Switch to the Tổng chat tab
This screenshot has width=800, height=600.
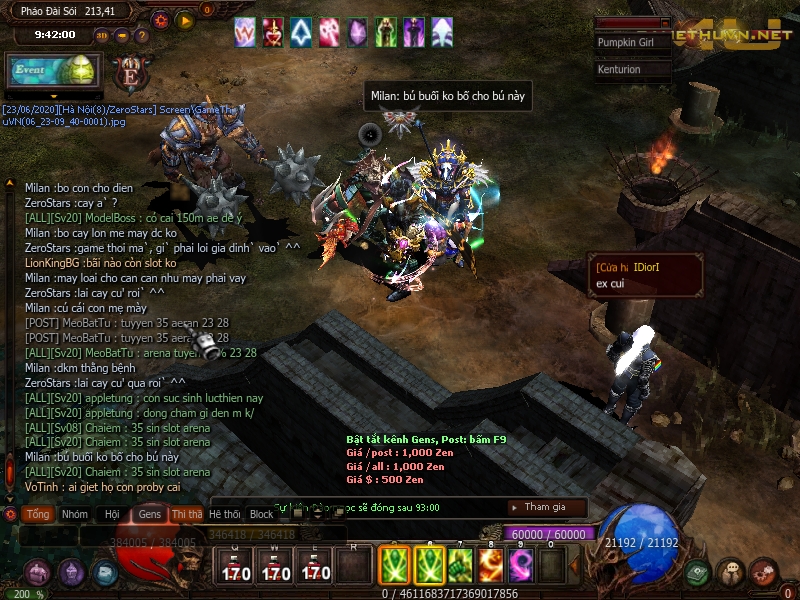point(38,514)
